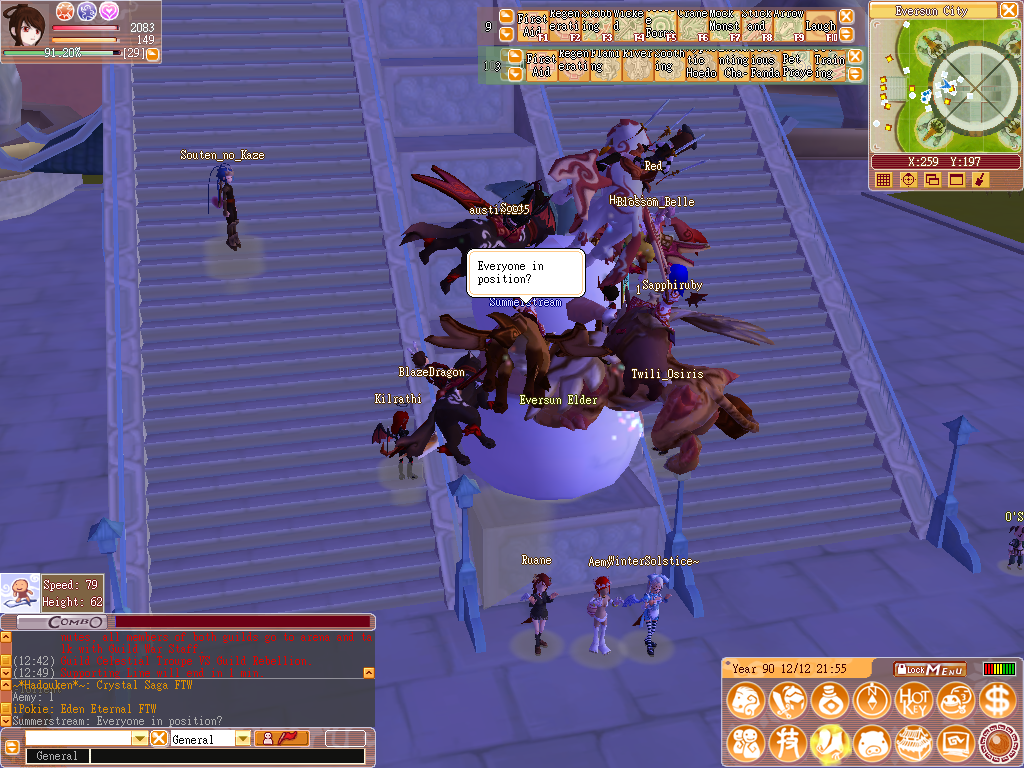1024x768 pixels.
Task: Open the skills kanji icon
Action: click(787, 743)
